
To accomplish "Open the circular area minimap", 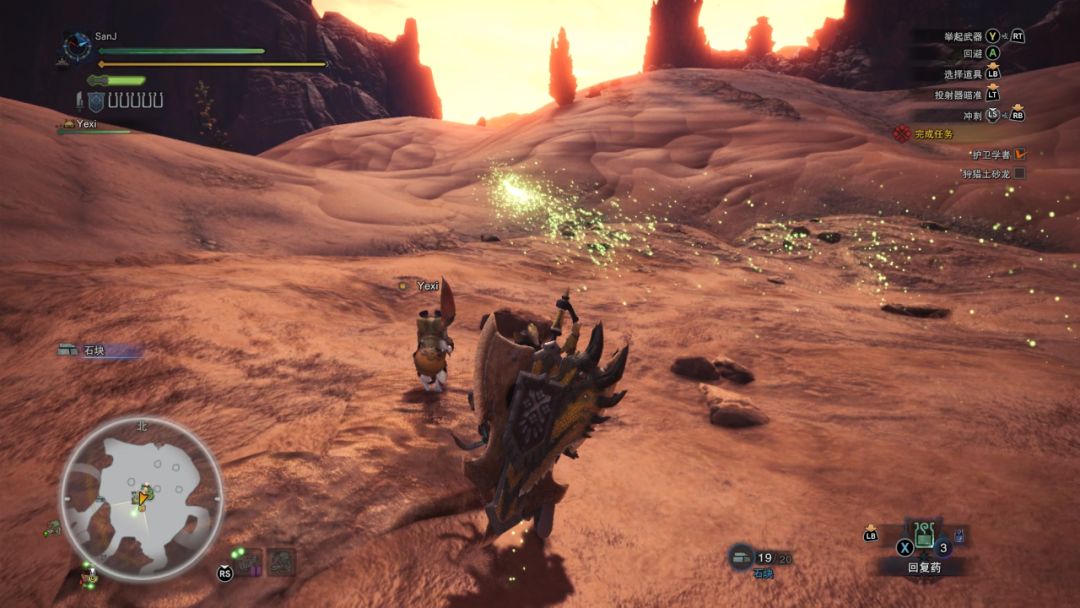I will coord(141,498).
